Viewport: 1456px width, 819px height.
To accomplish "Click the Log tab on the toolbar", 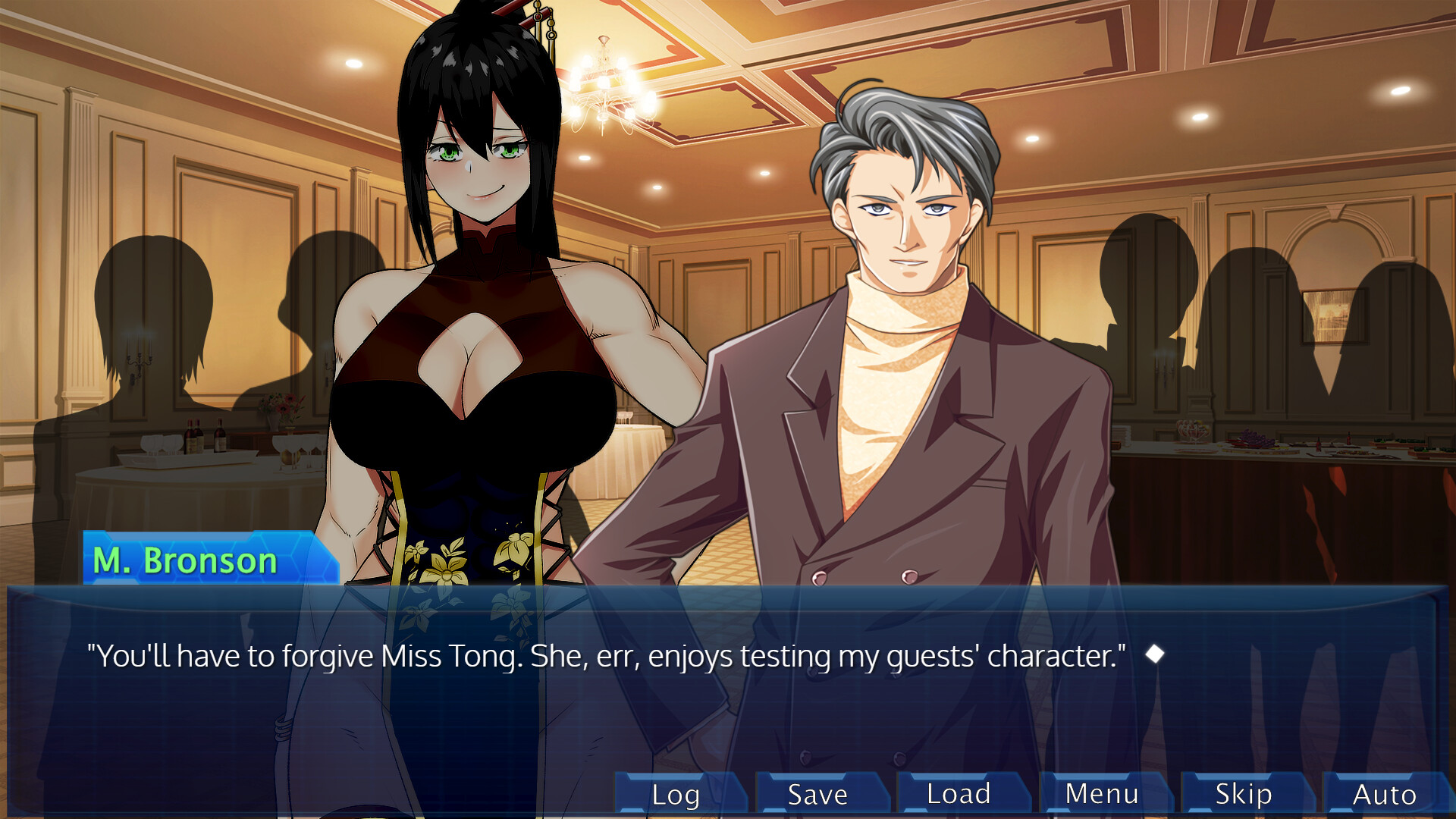I will [x=675, y=794].
